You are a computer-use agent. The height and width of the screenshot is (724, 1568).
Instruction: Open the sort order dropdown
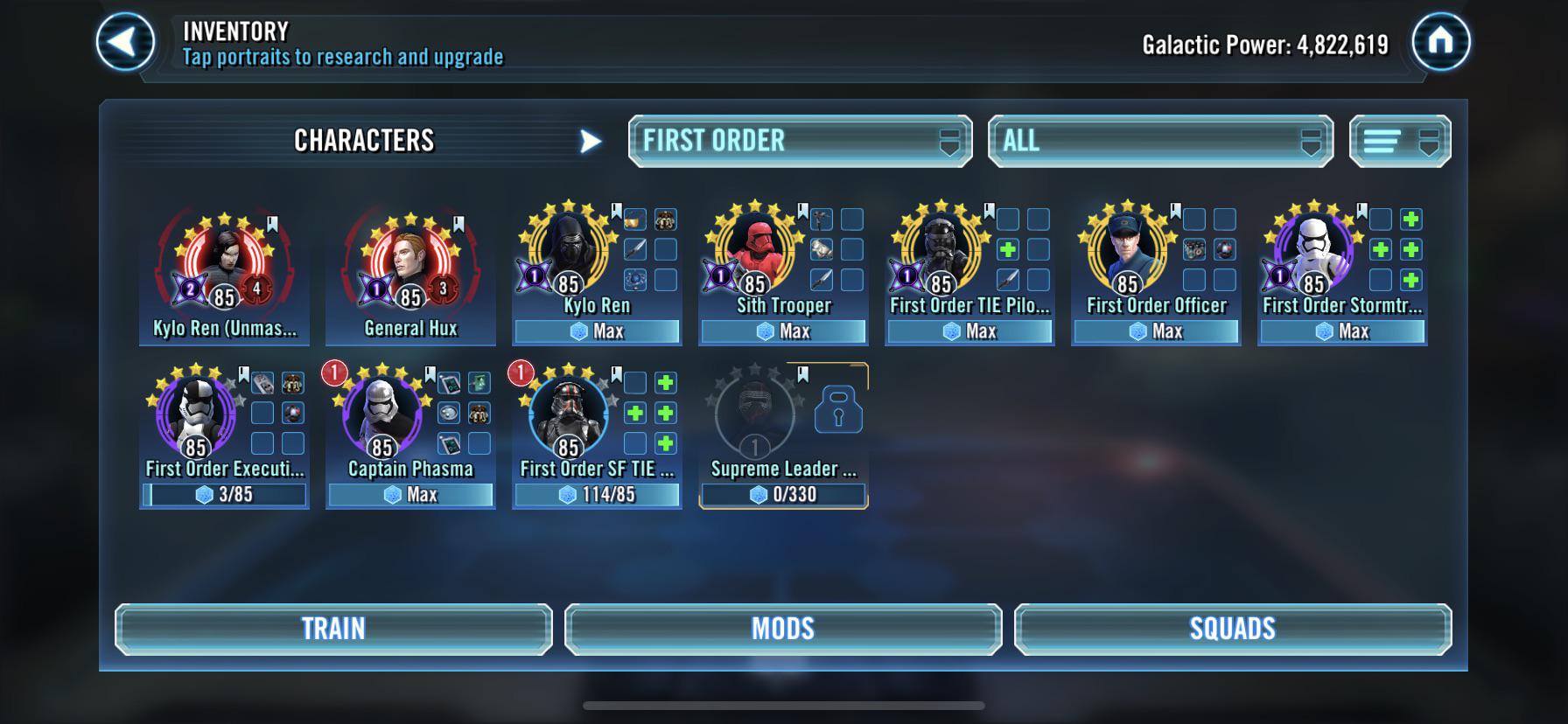[x=1399, y=140]
